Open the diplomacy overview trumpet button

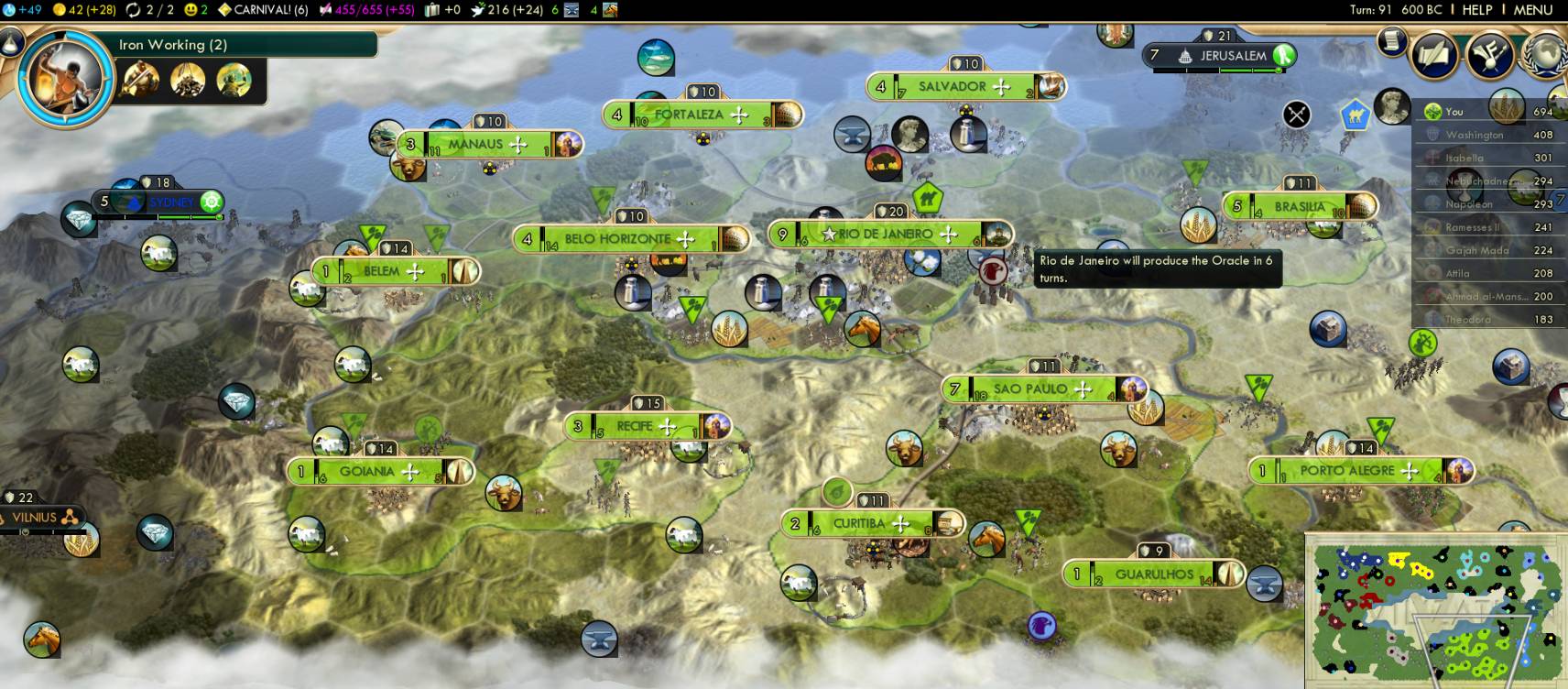coord(1489,54)
